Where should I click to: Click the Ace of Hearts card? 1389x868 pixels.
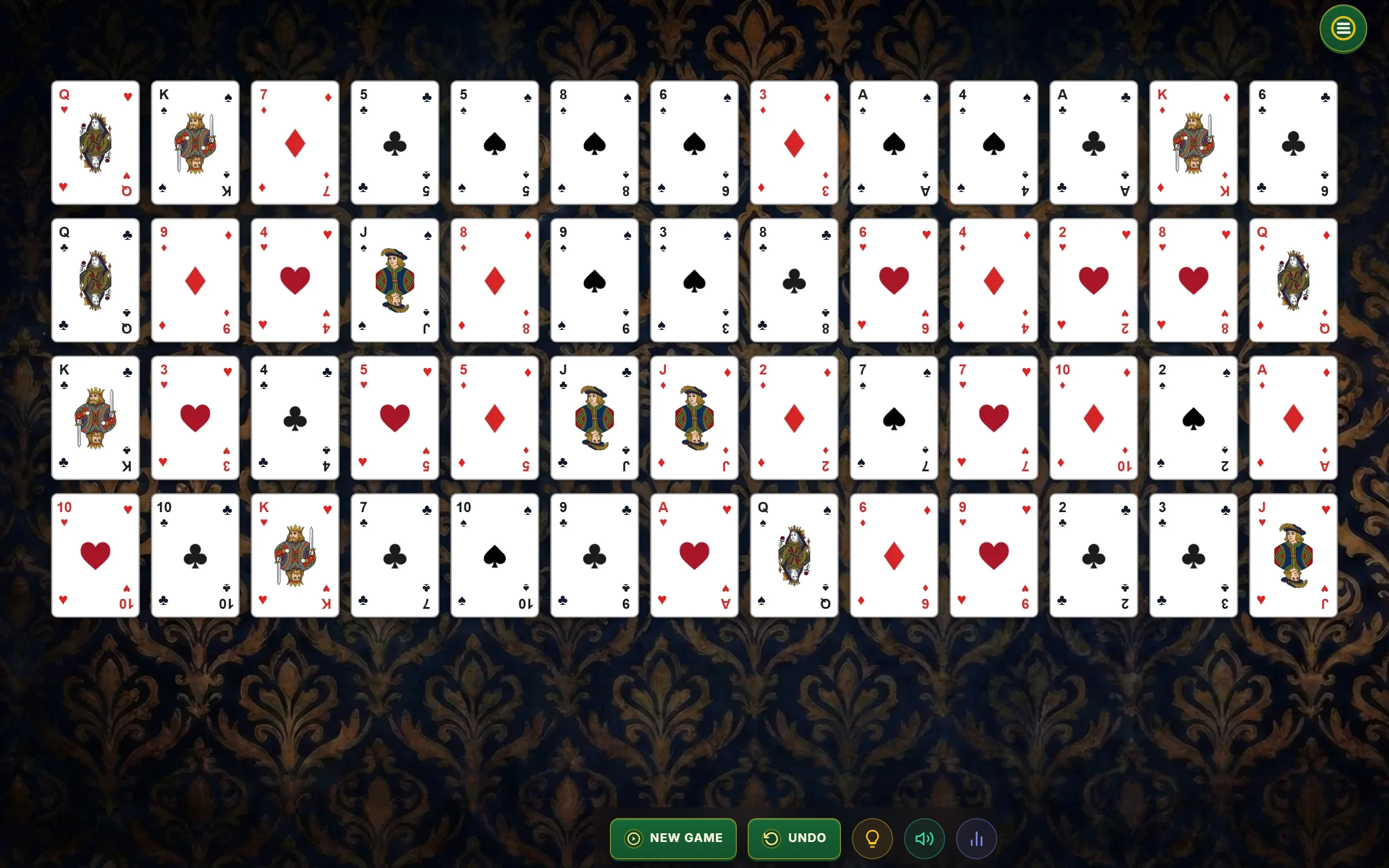pyautogui.click(x=694, y=555)
